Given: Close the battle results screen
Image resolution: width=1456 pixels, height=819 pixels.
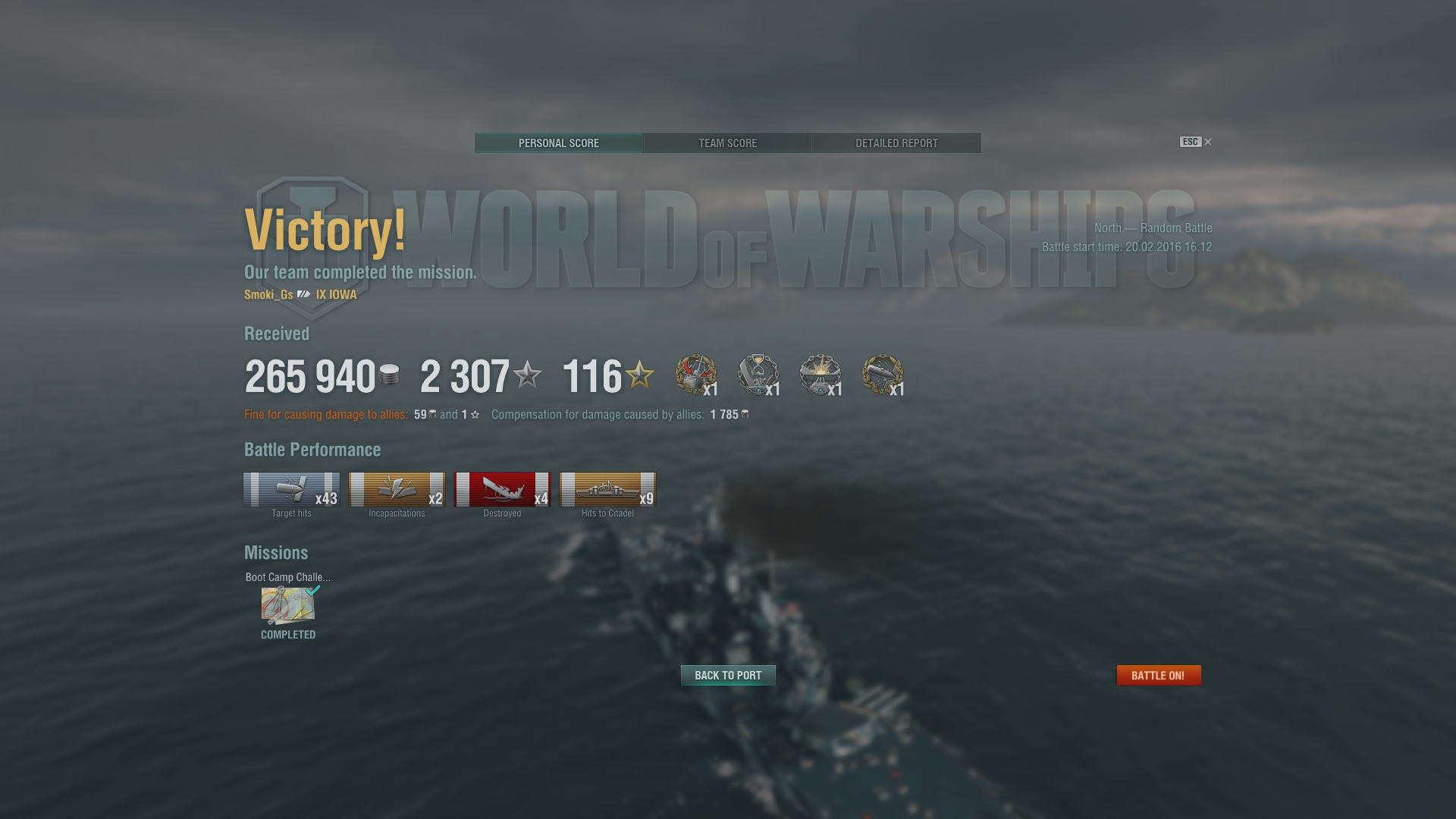Looking at the screenshot, I should tap(1208, 142).
